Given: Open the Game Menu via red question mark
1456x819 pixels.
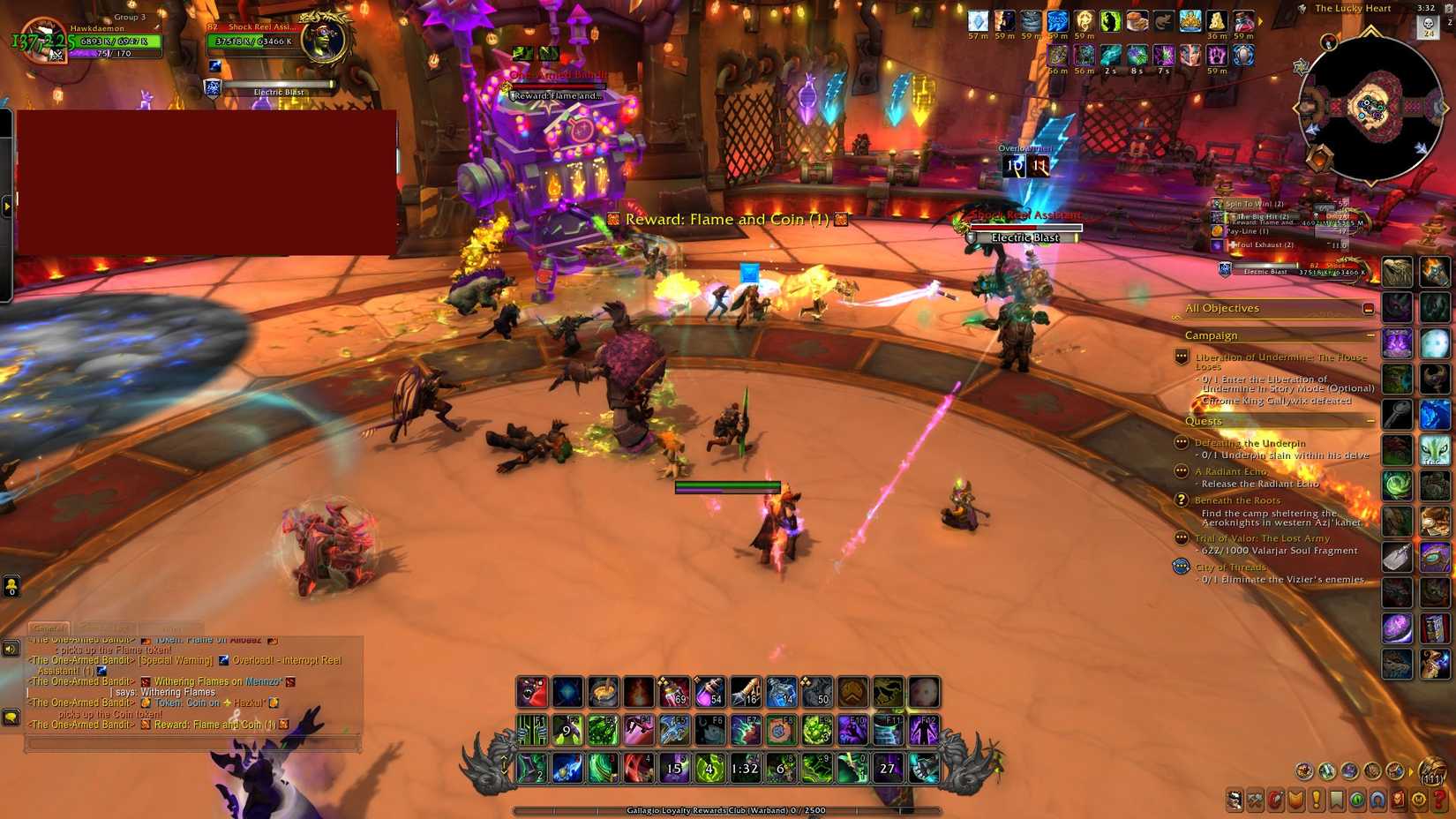Looking at the screenshot, I should click(x=1437, y=799).
